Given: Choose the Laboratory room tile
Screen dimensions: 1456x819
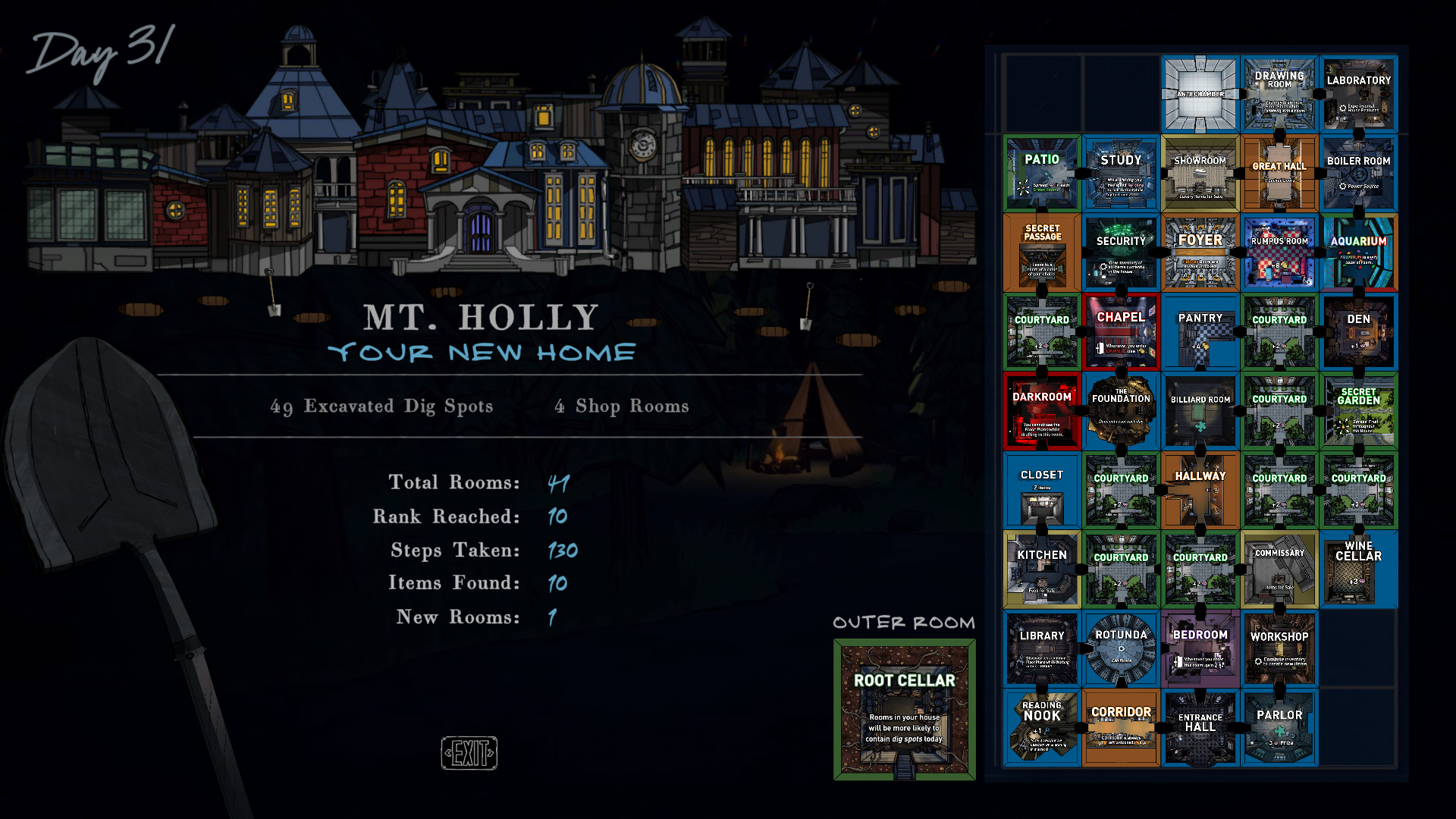Looking at the screenshot, I should (1359, 95).
